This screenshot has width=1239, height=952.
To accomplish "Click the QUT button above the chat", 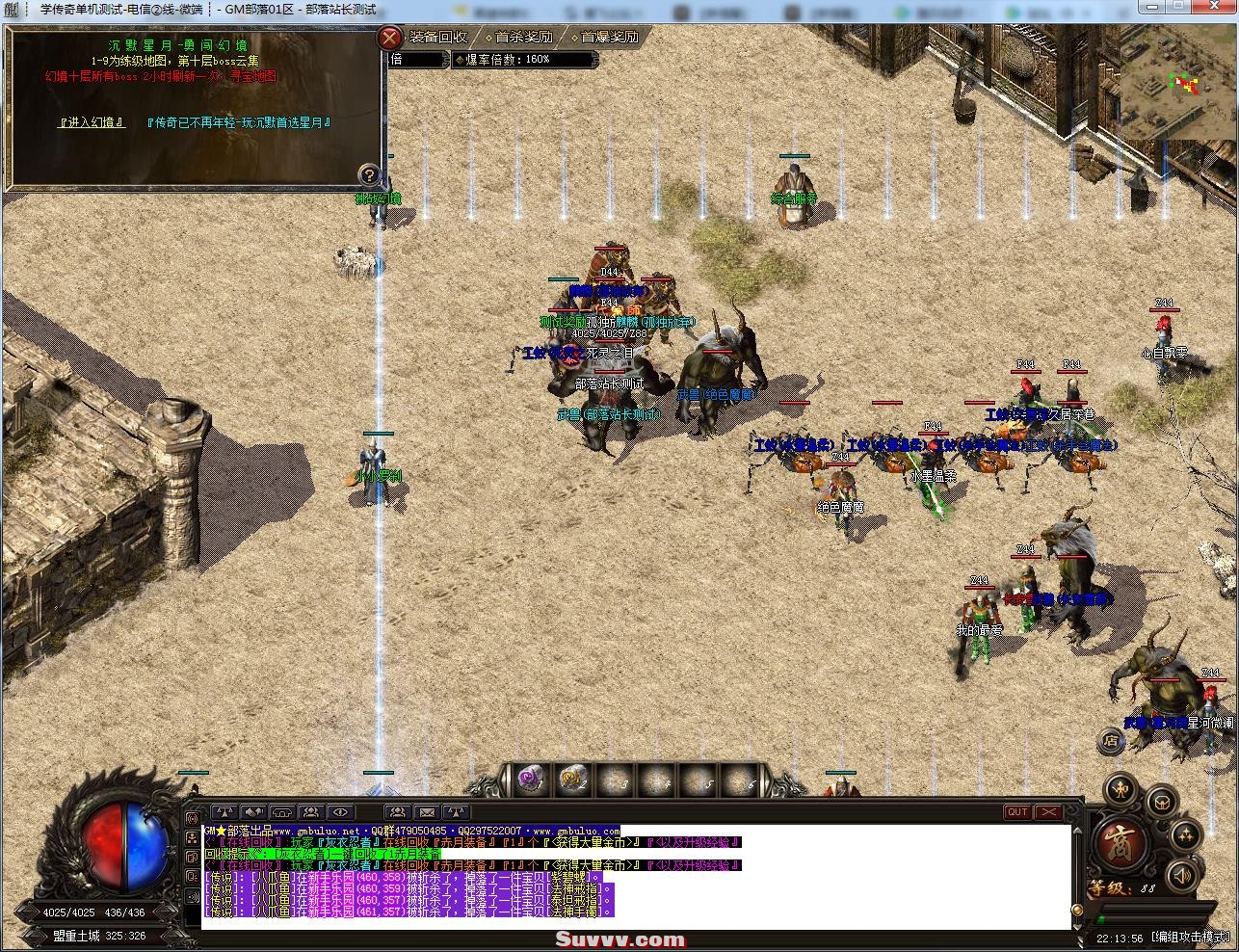I will coord(1017,812).
